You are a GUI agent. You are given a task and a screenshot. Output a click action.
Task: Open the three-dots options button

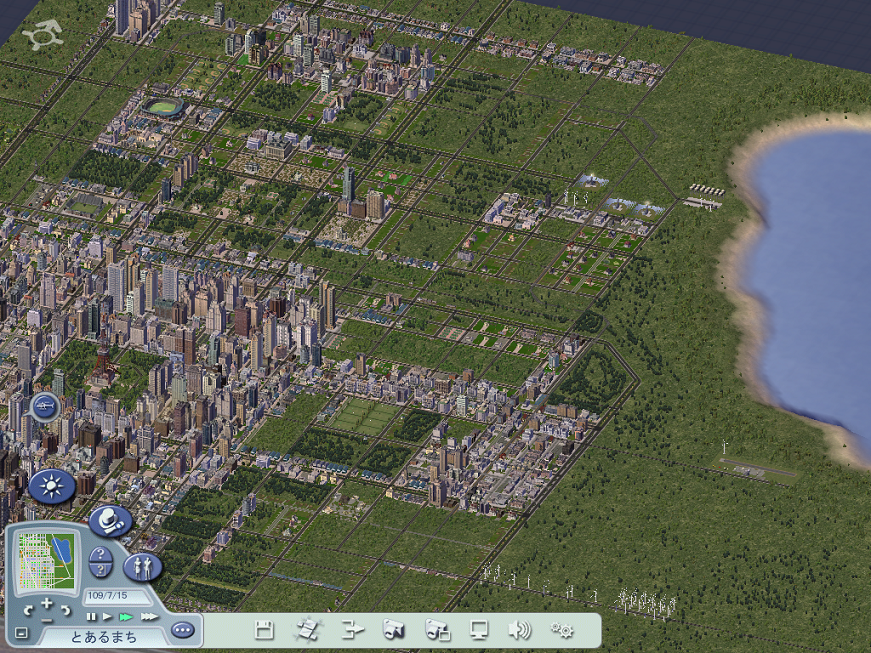coord(181,631)
